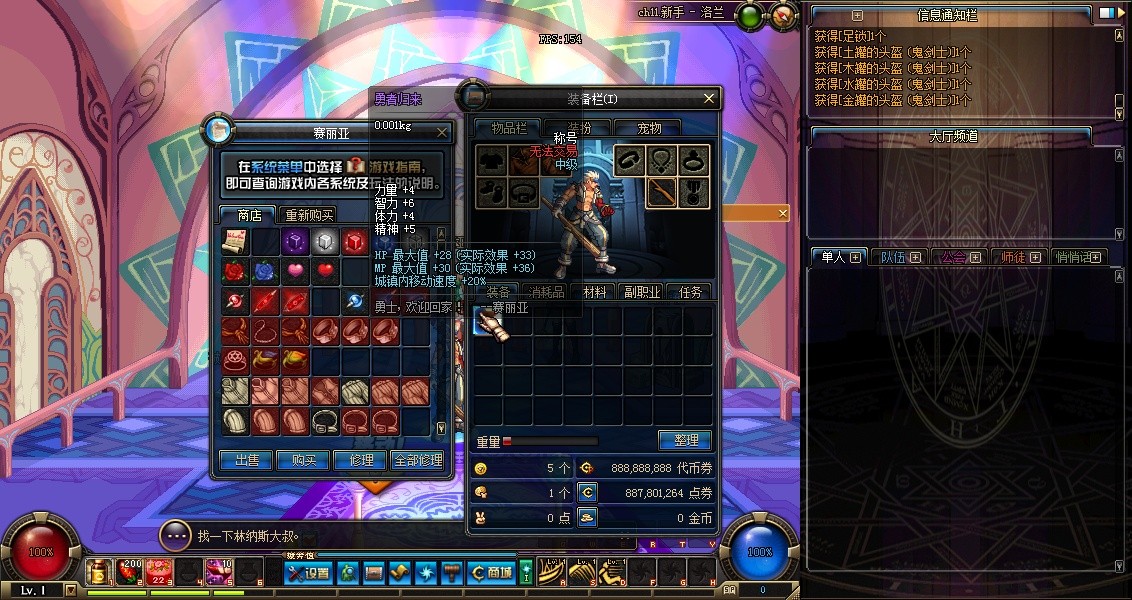
Task: Pick the scroll letter item in the shop
Action: click(x=234, y=241)
